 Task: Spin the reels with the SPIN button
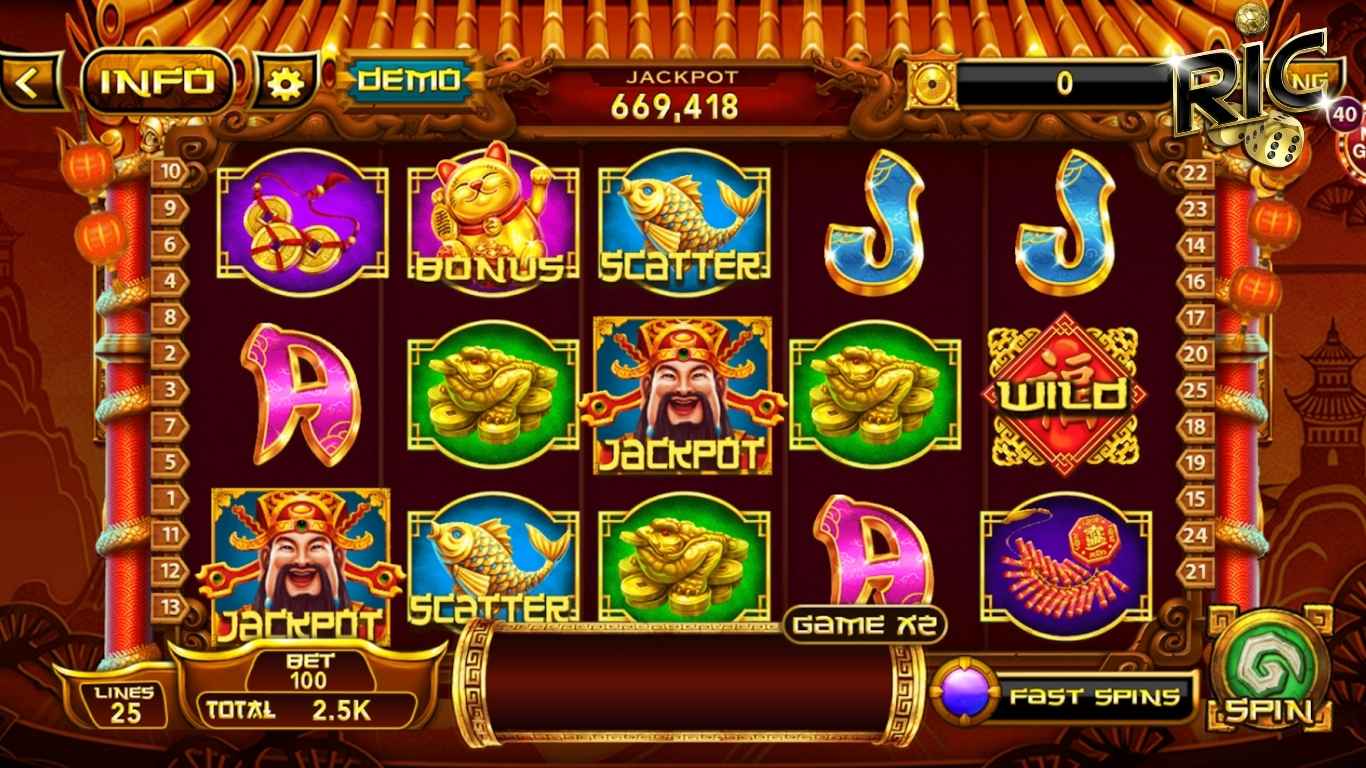point(1269,669)
